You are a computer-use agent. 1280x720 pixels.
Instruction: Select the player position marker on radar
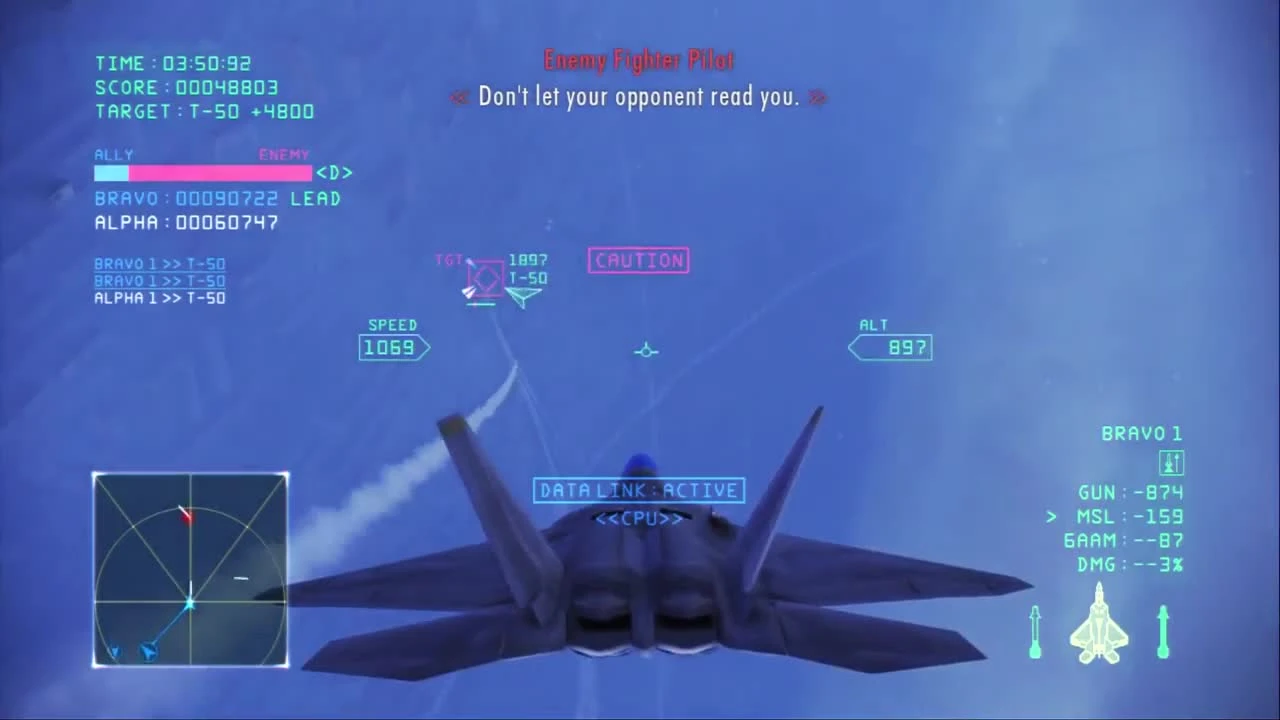click(x=189, y=602)
